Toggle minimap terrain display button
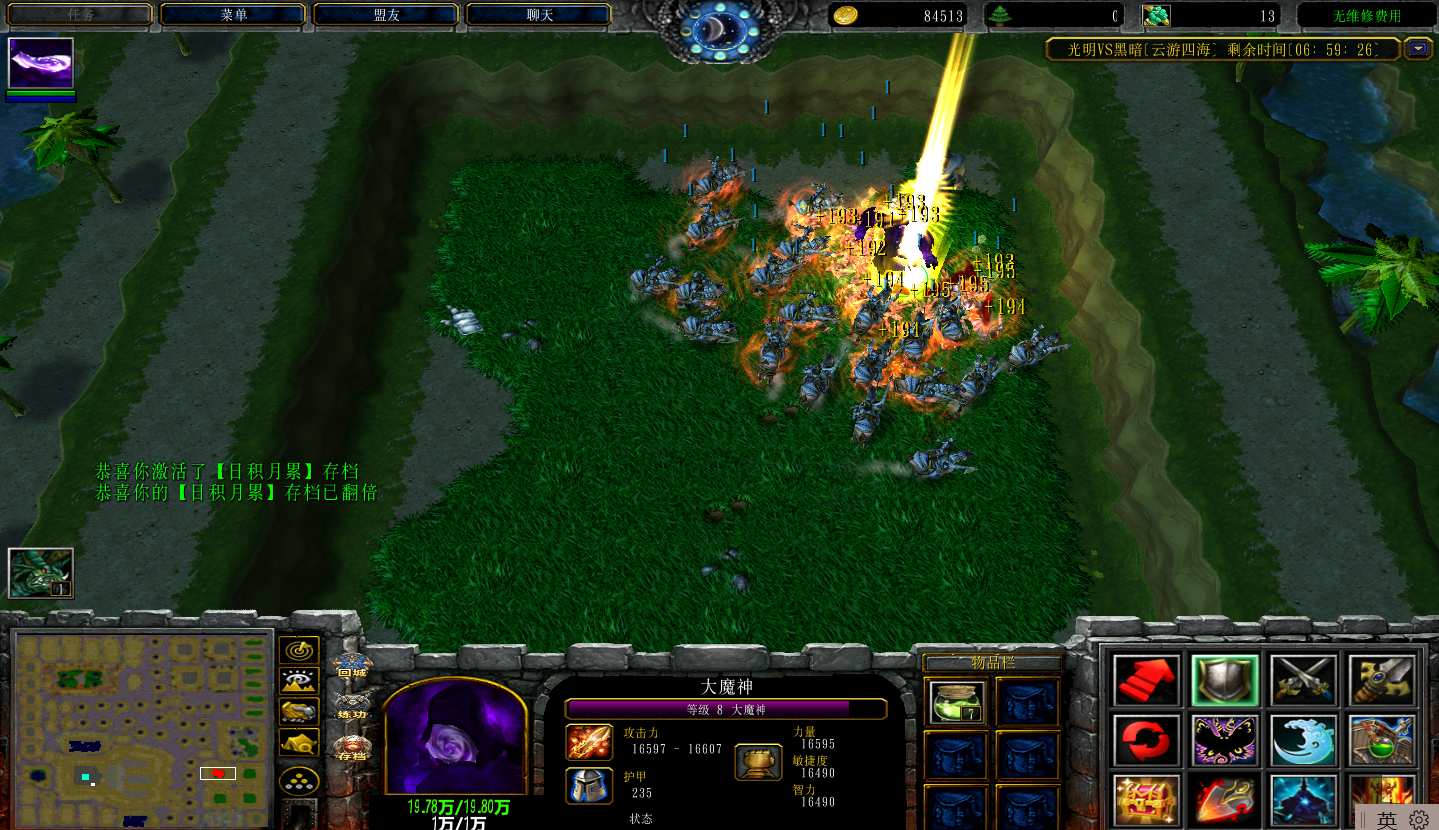The image size is (1439, 830). point(299,681)
